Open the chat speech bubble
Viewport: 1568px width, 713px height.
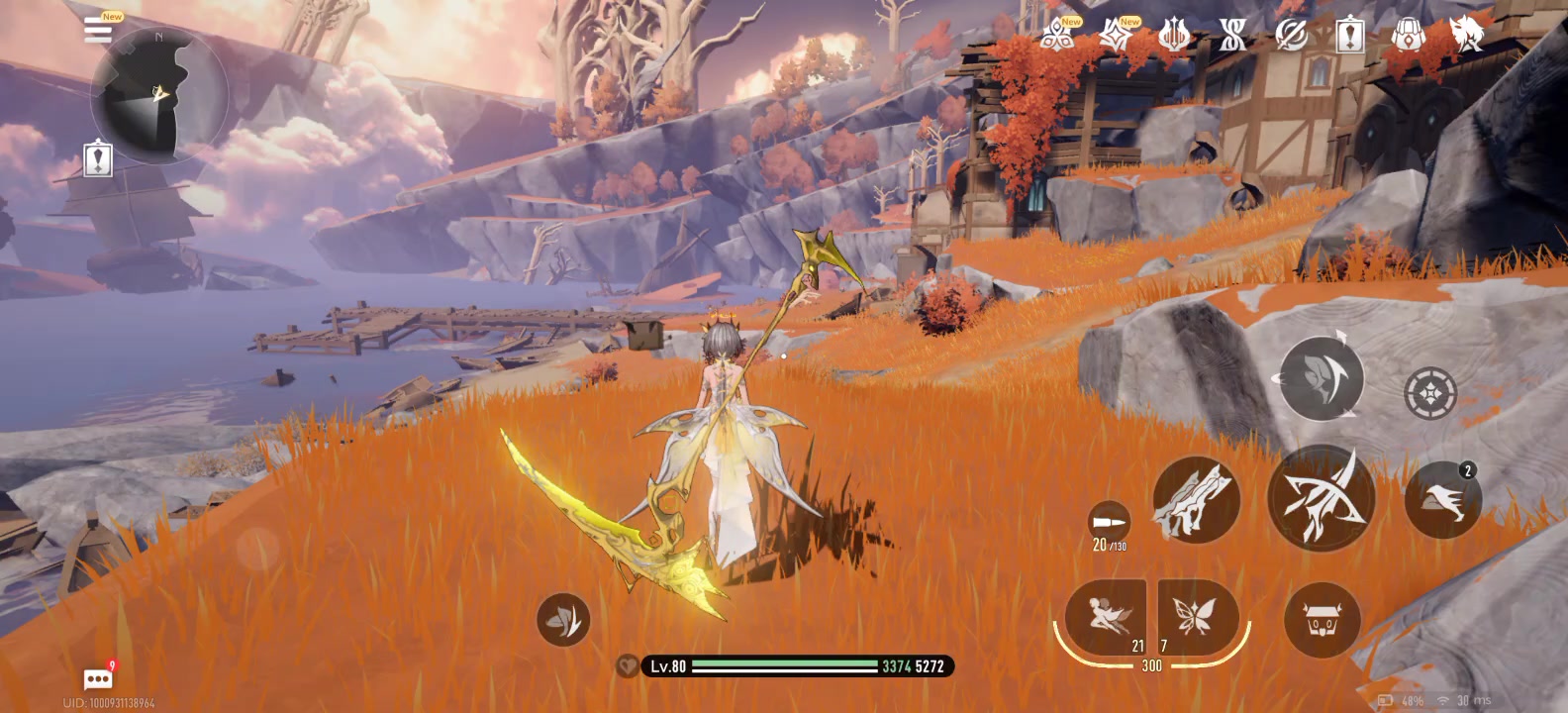pyautogui.click(x=98, y=679)
